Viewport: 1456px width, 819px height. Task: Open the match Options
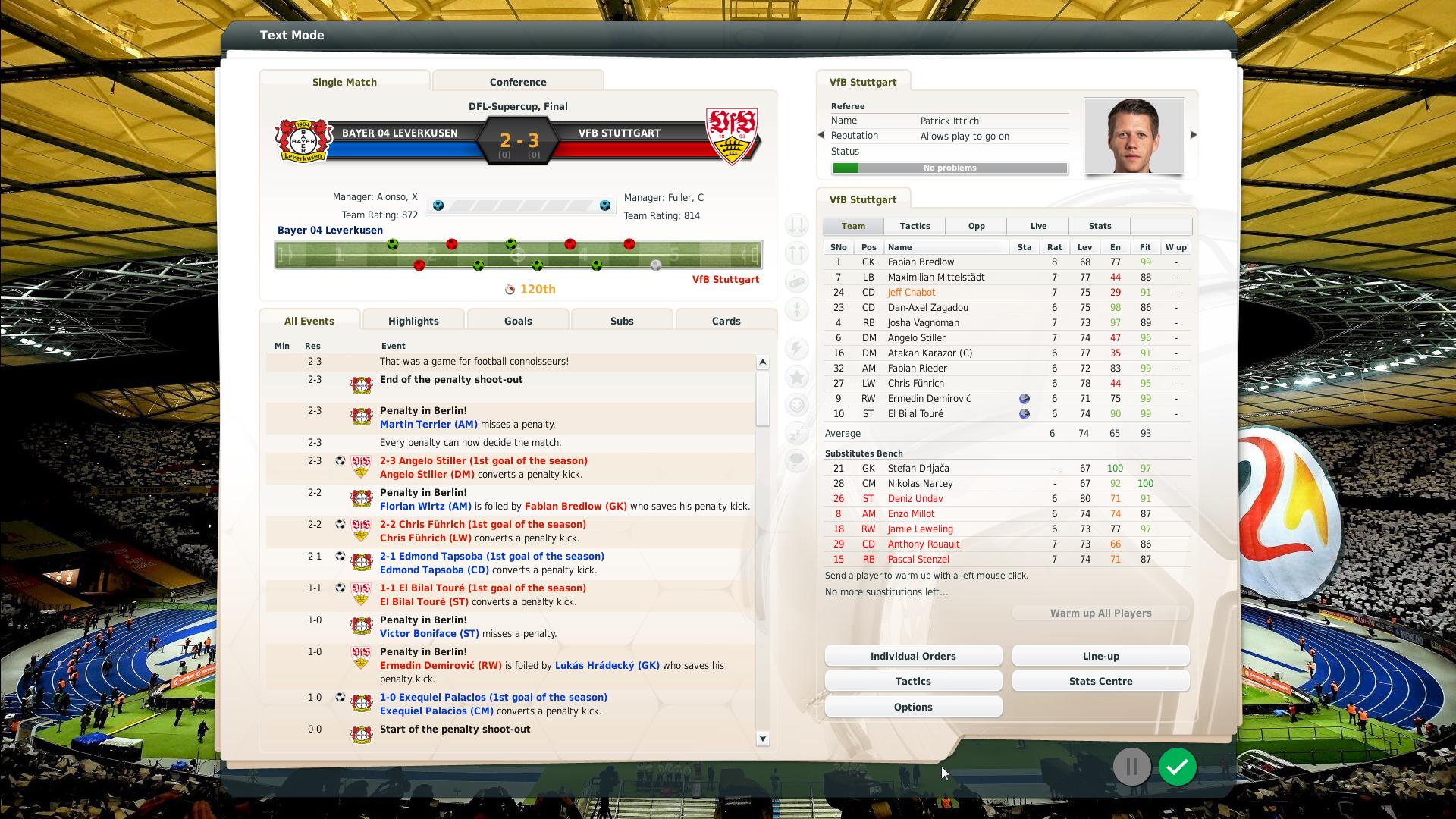coord(913,707)
